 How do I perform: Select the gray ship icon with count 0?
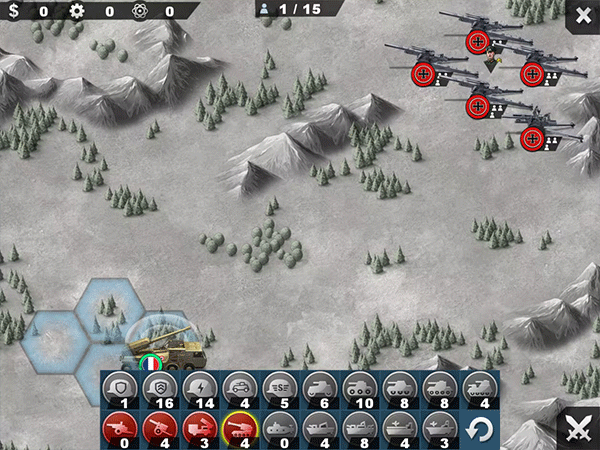(279, 428)
